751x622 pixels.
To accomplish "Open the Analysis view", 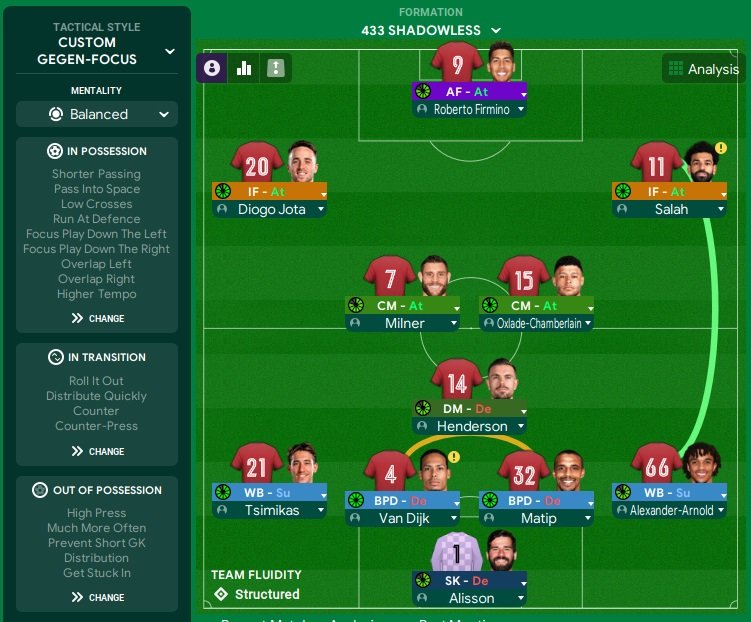I will coord(704,69).
